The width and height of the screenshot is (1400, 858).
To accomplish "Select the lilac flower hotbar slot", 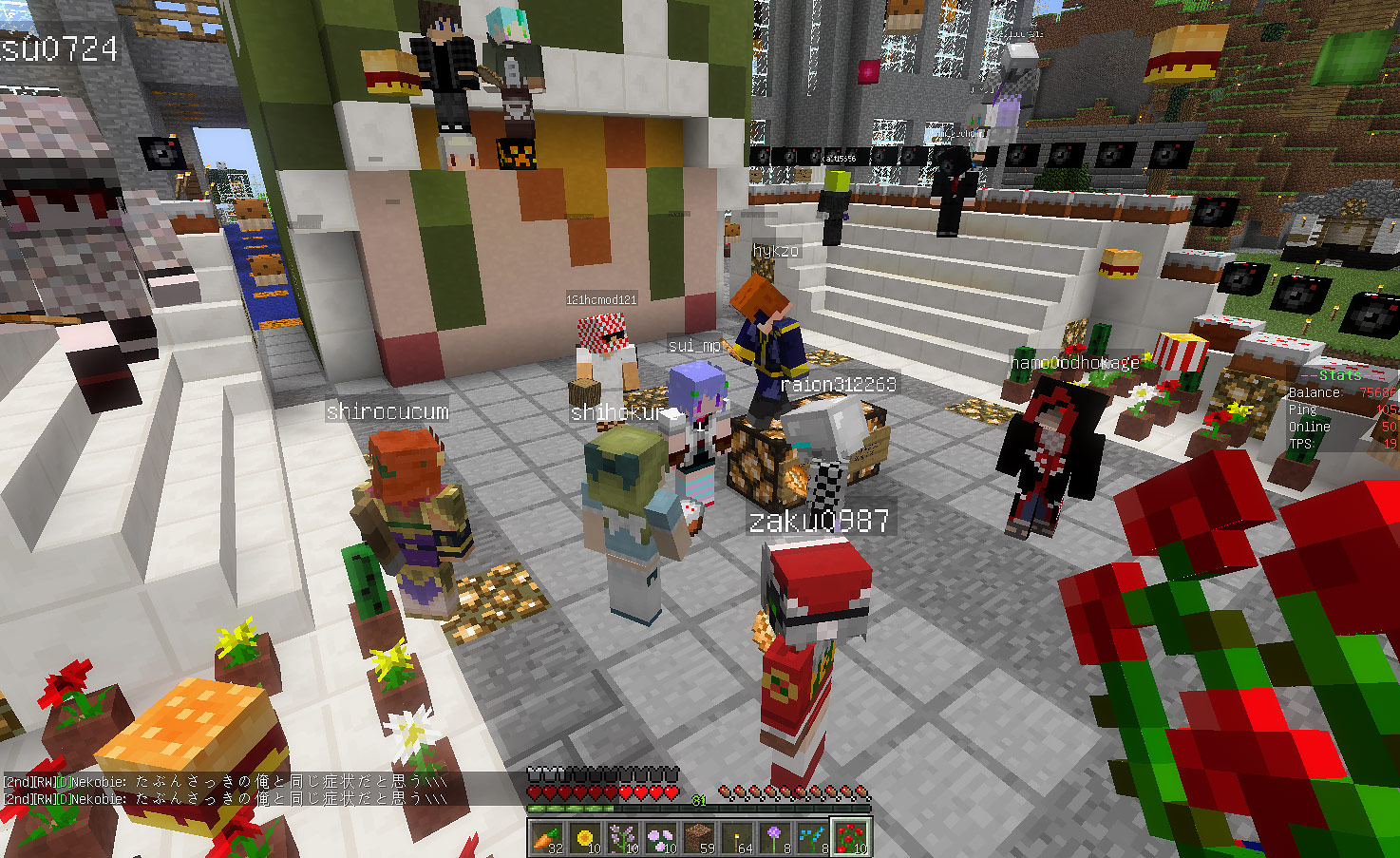I will (622, 838).
